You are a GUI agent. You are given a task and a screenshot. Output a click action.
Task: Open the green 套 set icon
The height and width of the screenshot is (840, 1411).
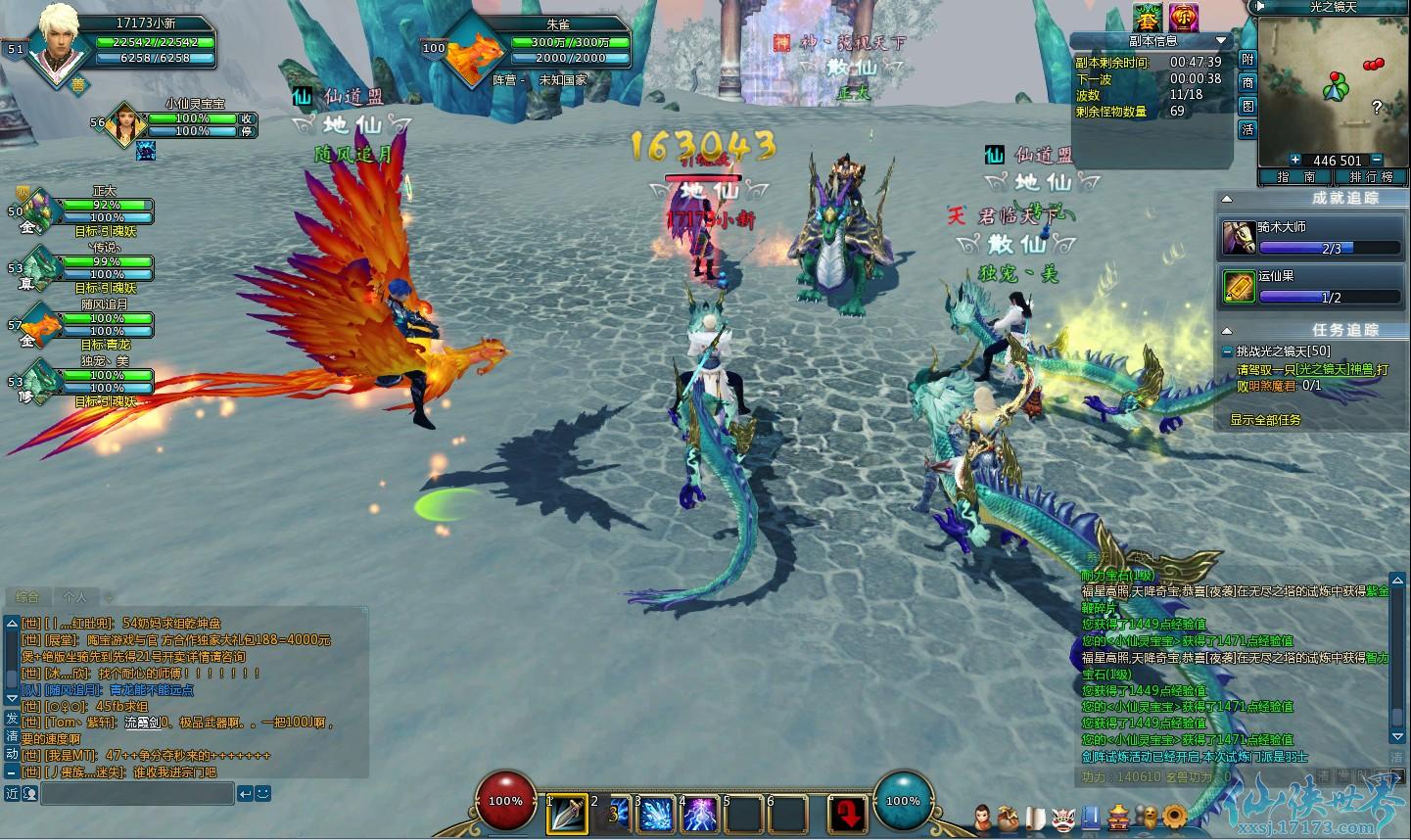pos(1146,17)
